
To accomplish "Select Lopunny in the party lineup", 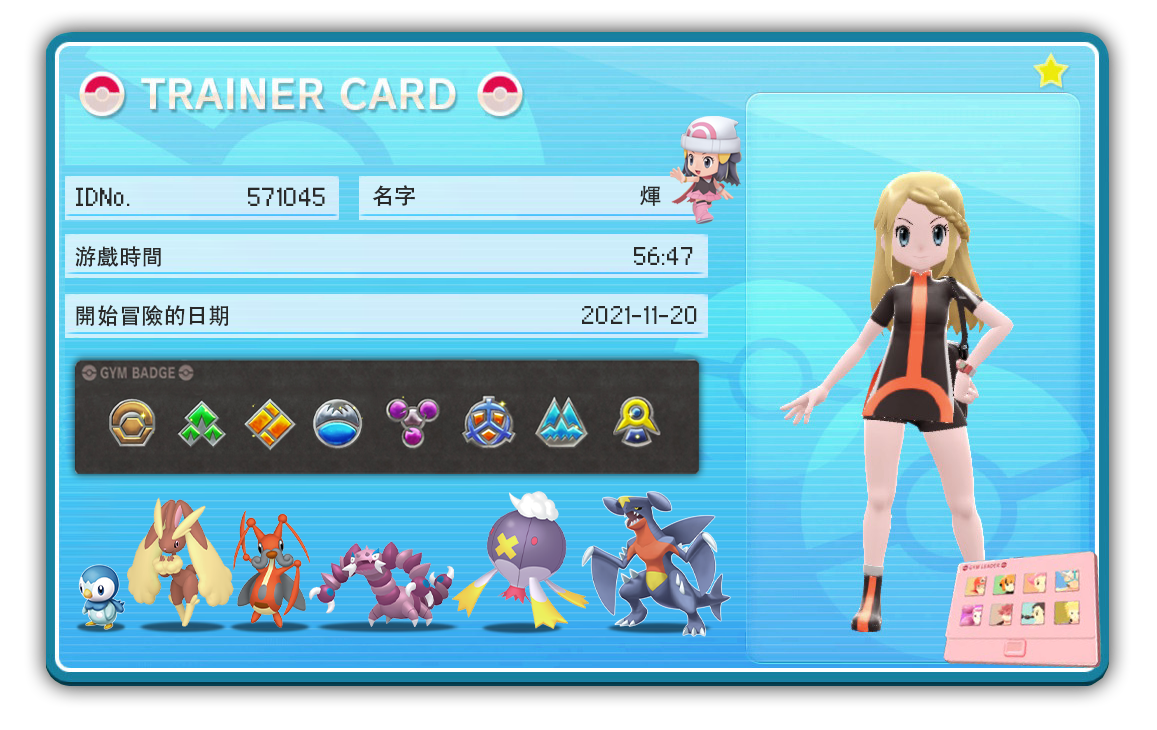I will coord(178,565).
